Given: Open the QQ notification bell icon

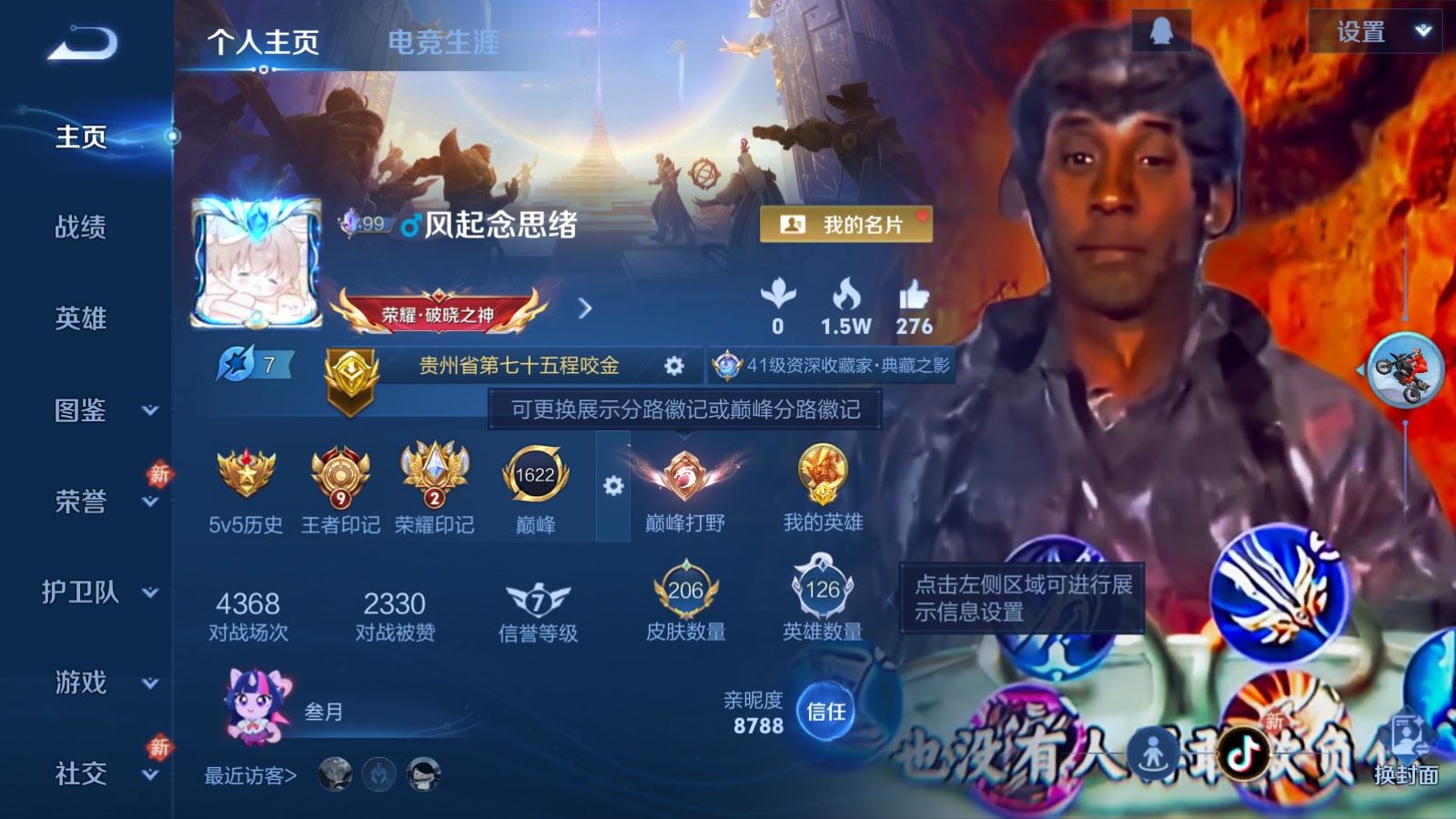Looking at the screenshot, I should [1162, 30].
